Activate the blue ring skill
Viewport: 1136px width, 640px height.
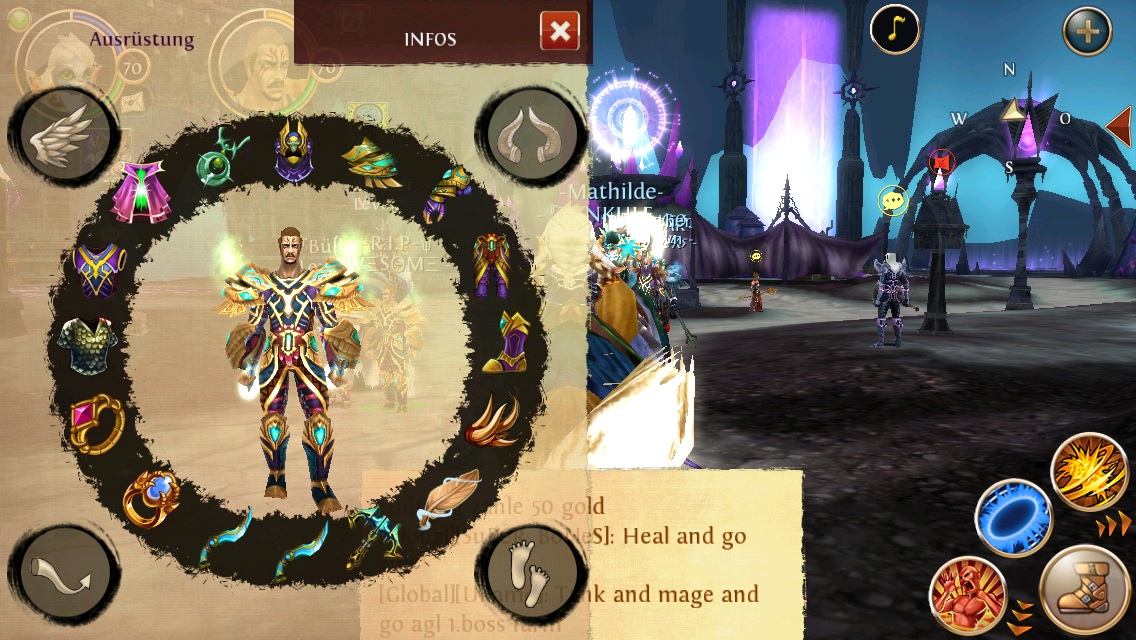click(x=1012, y=517)
